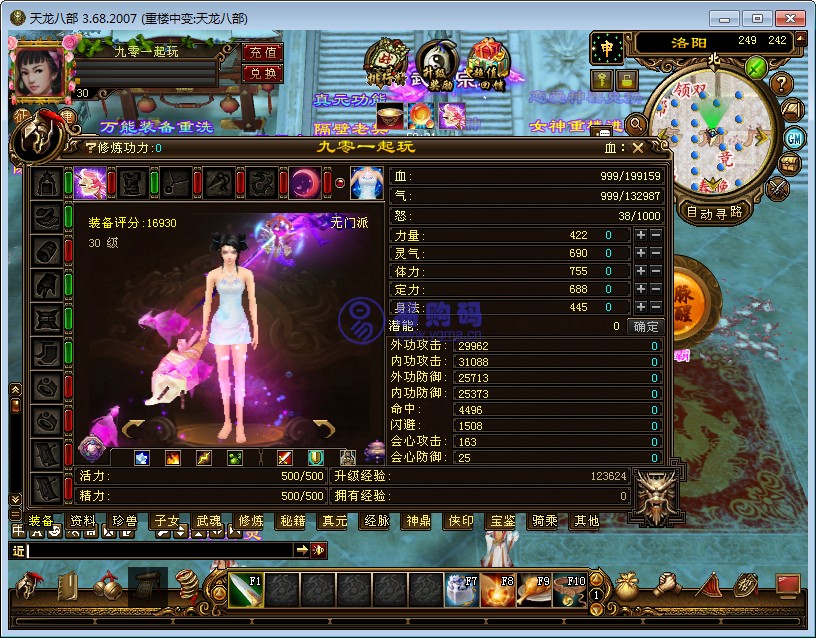Click the 充值 recharge button
Screen dimensions: 816x638
262,52
